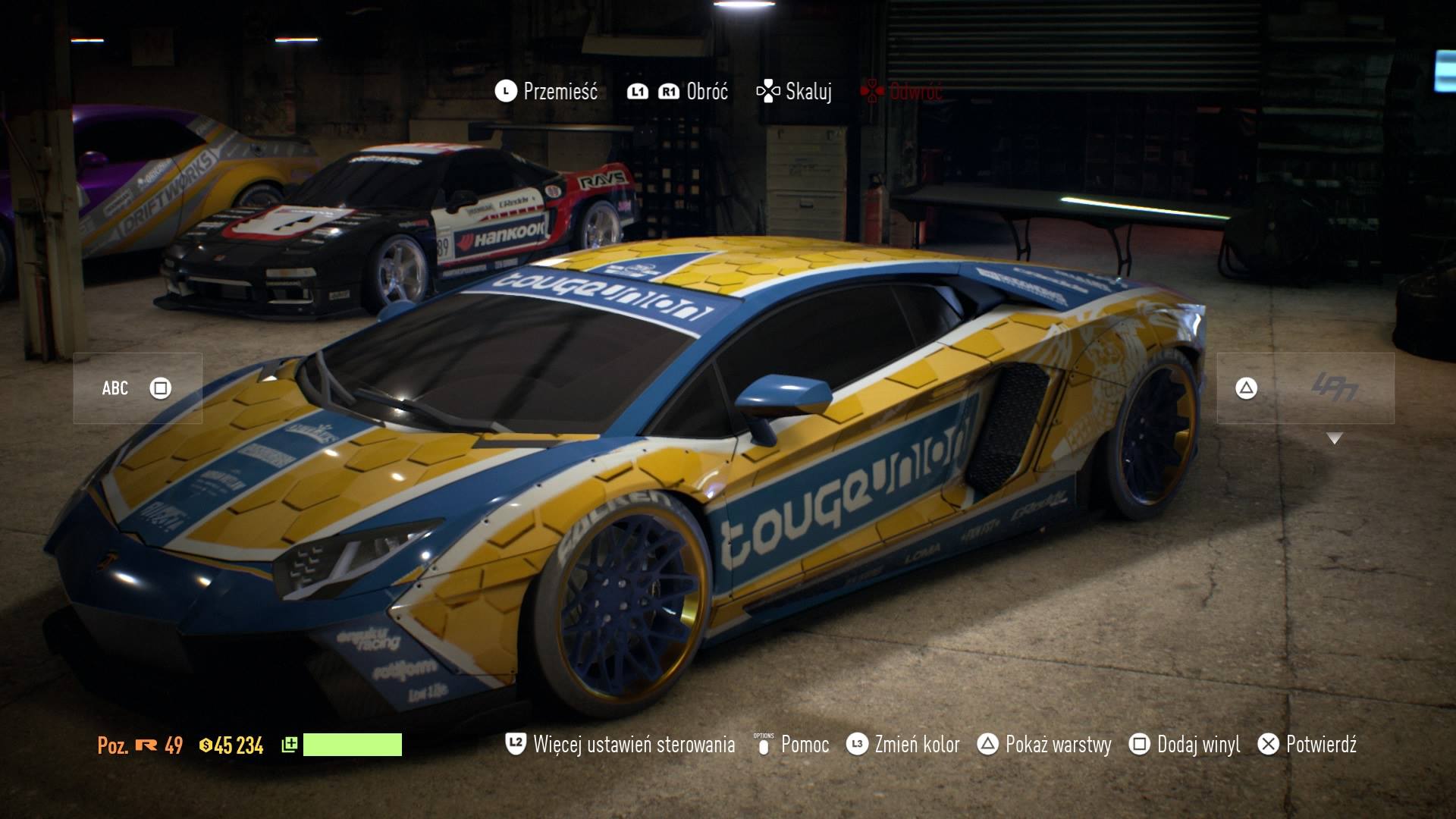Screen dimensions: 1456x819
Task: Select the Obróć rotate option
Action: (x=678, y=92)
